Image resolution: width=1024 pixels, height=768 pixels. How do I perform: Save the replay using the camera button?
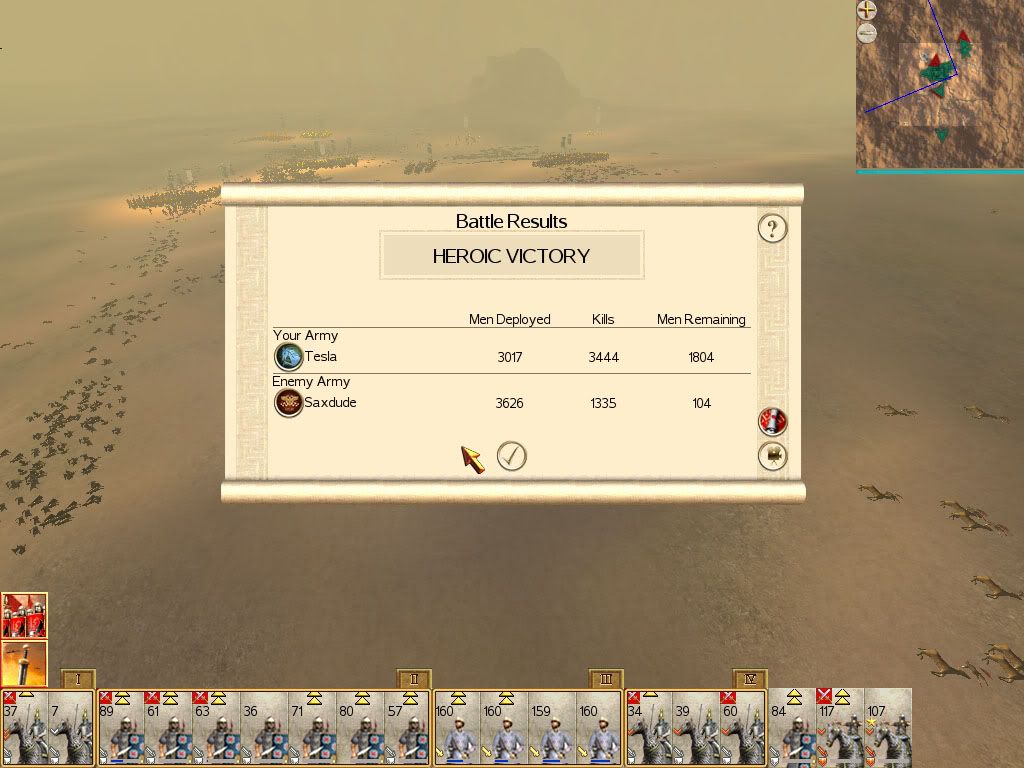tap(772, 457)
